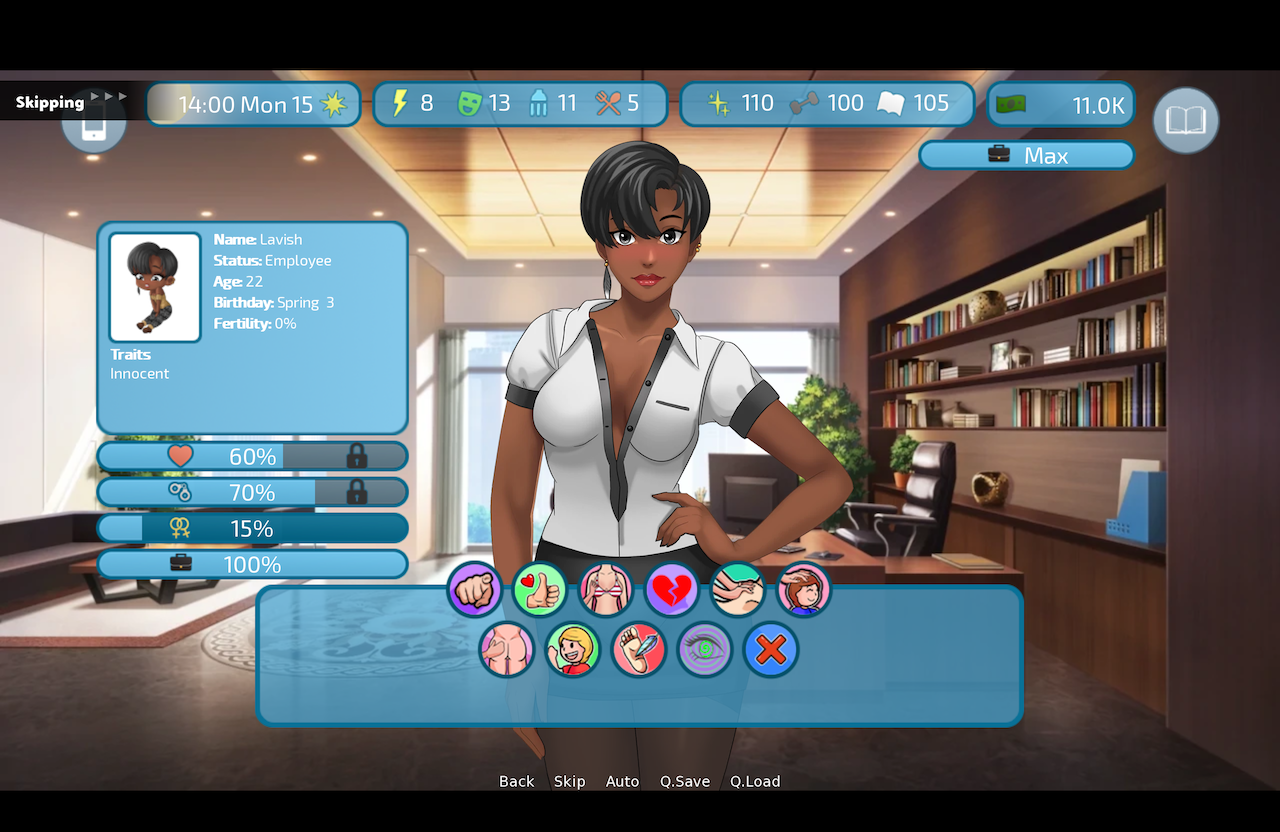Click the Back button
The image size is (1280, 832).
click(516, 781)
